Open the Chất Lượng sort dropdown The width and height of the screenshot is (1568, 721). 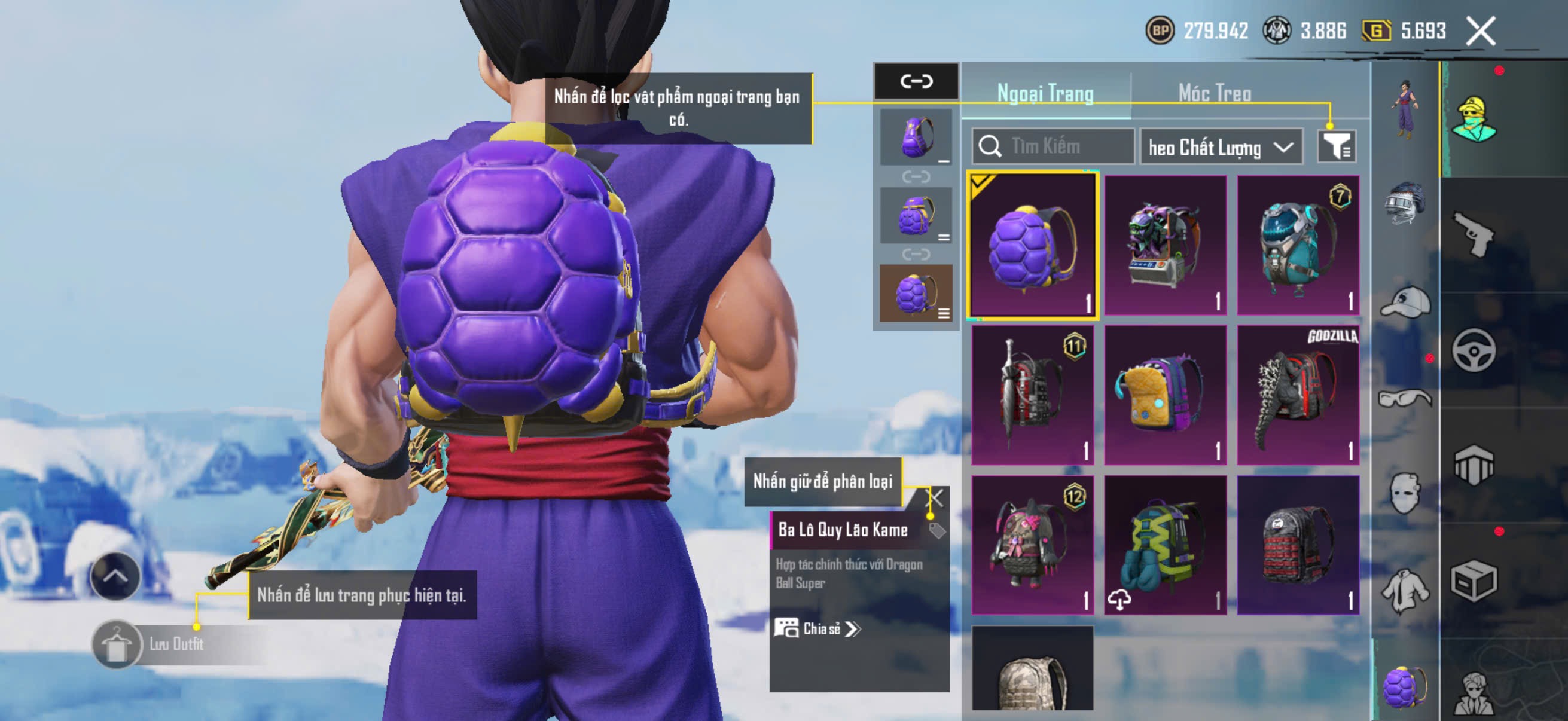(1221, 147)
